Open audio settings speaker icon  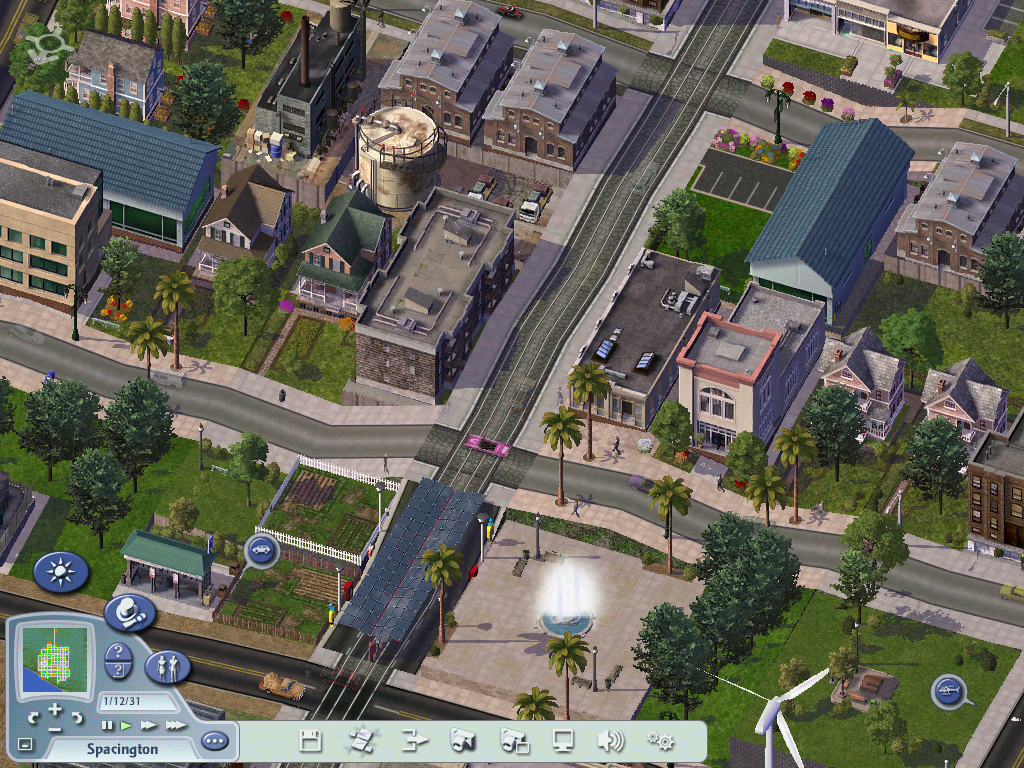point(610,741)
